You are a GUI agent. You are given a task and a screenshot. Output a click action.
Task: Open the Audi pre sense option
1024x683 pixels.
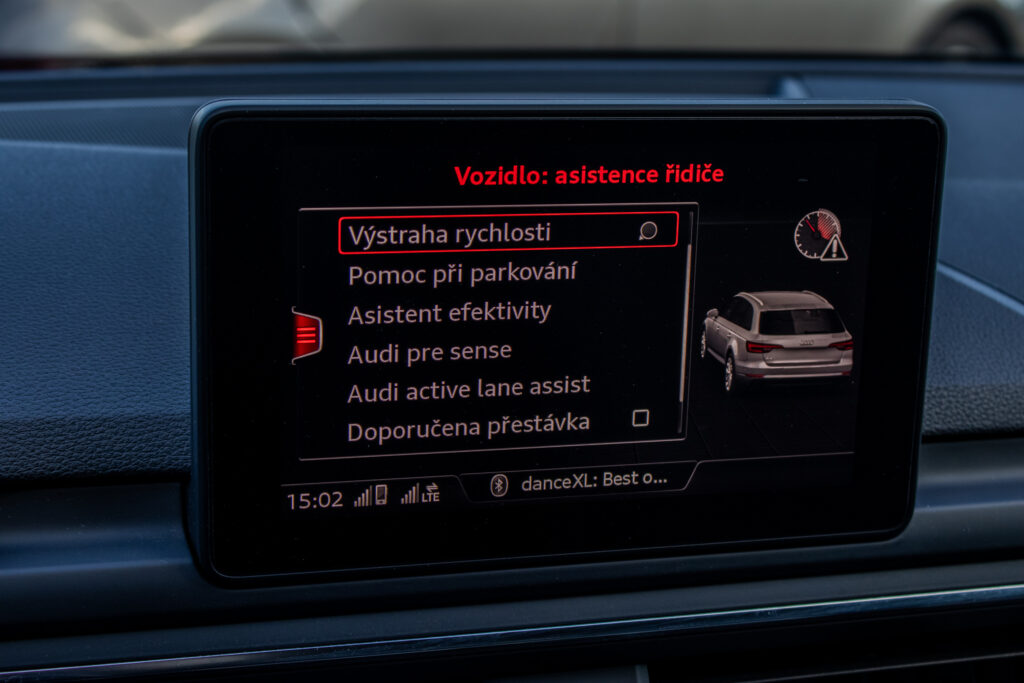tap(429, 352)
